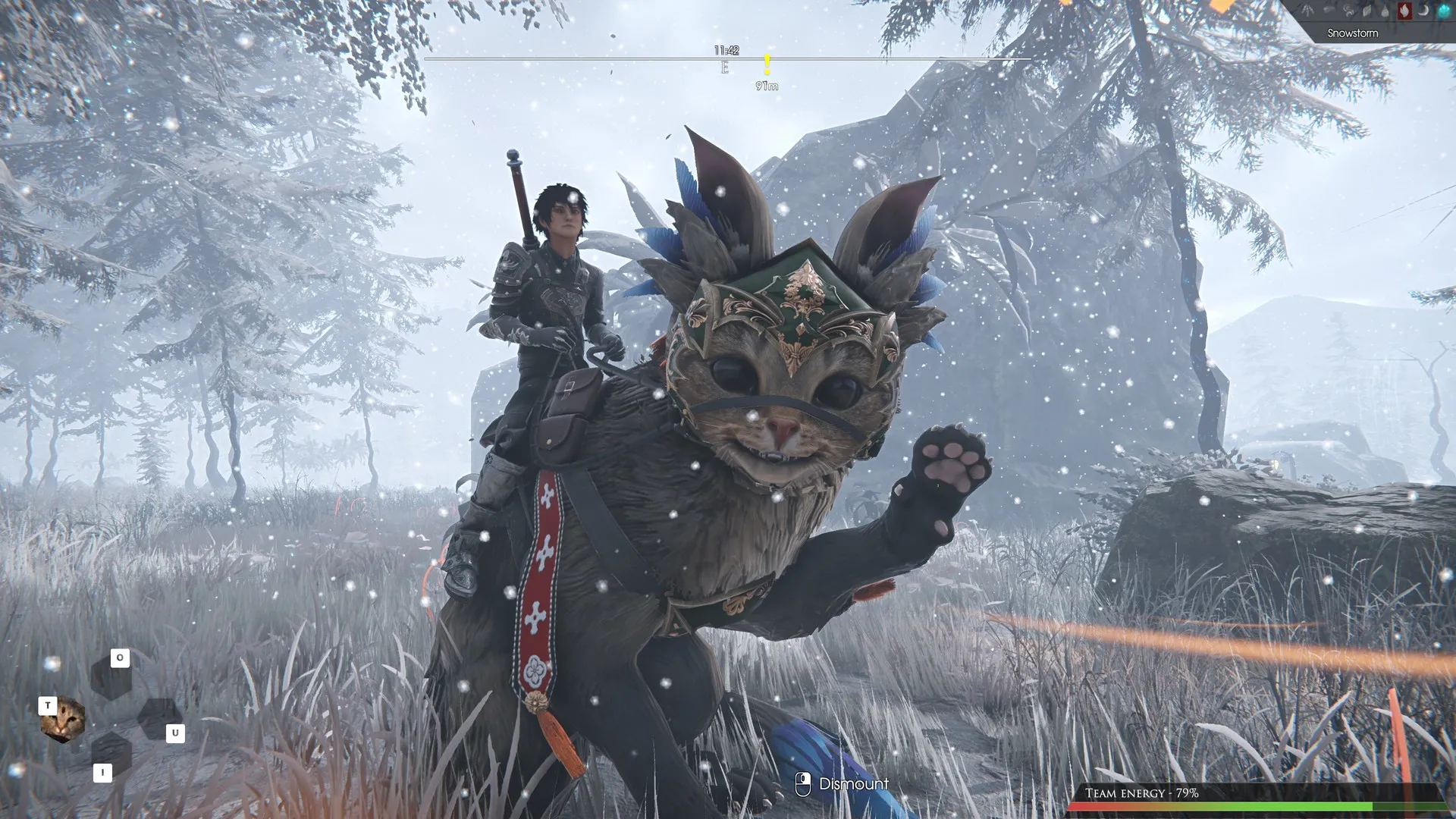Click the yellow quest marker on the compass

[767, 65]
